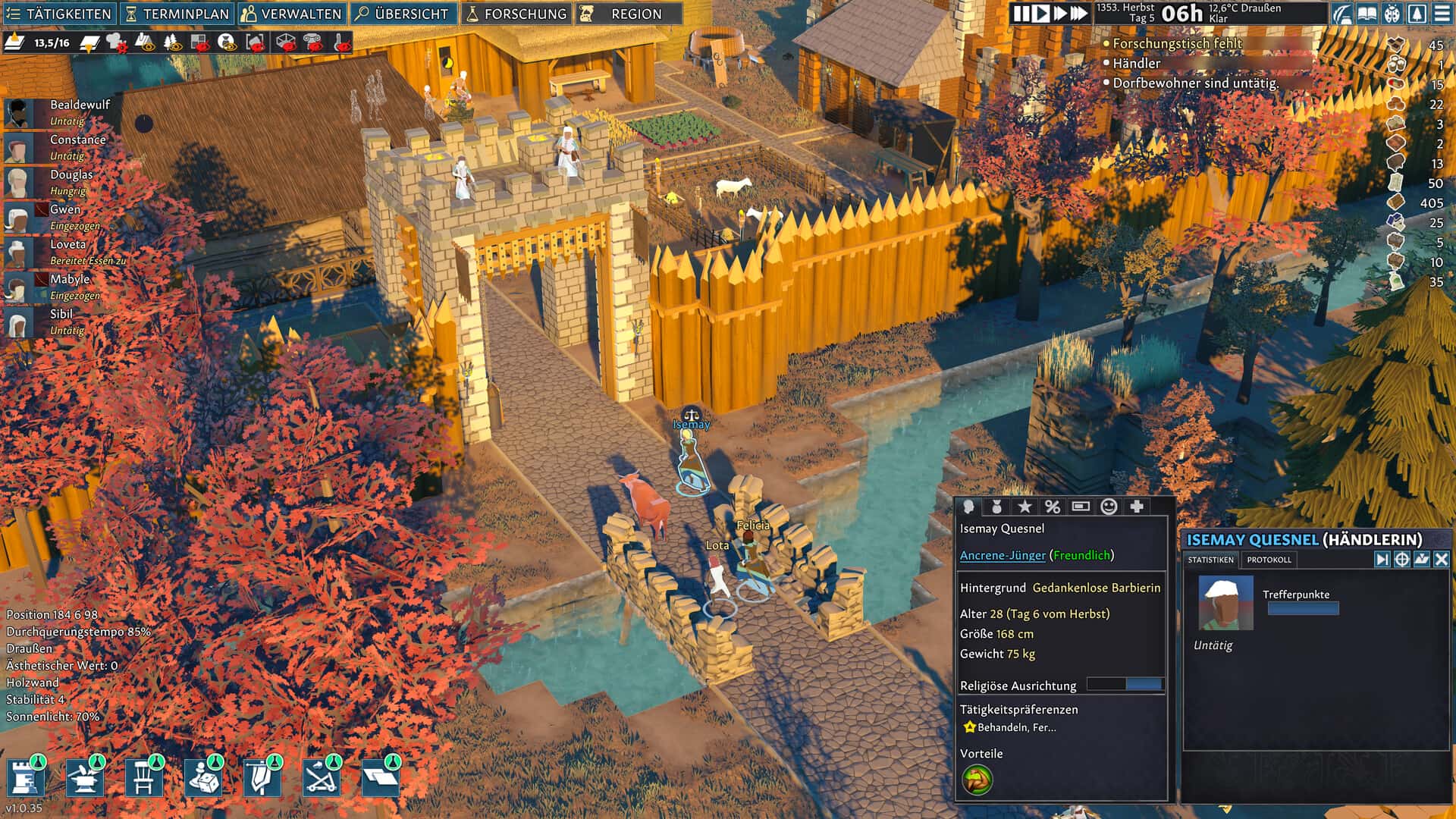Open the catapult defense build category

tap(321, 778)
